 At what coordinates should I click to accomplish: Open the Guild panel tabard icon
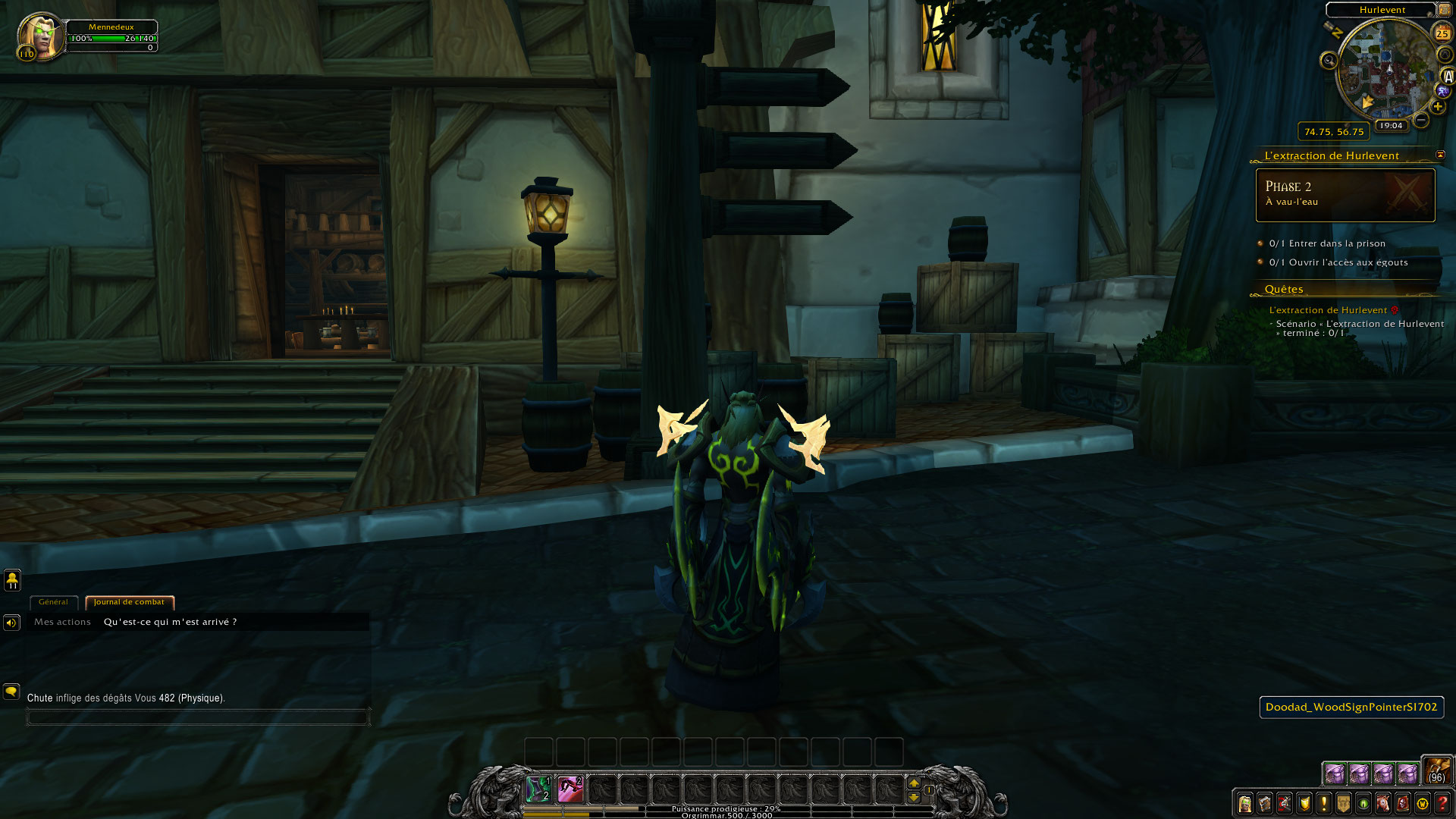1343,805
